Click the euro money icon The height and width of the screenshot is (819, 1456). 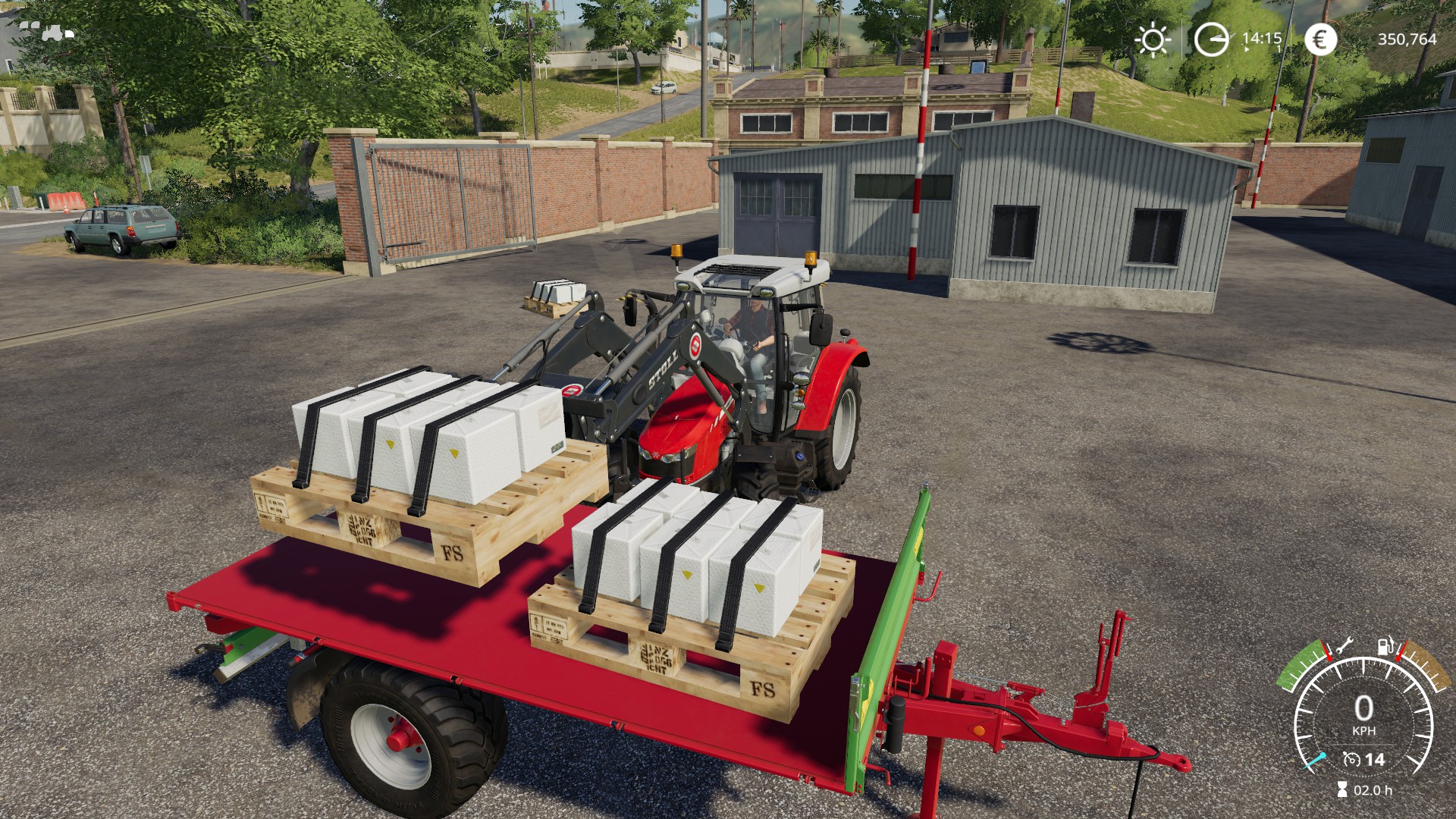(1320, 39)
